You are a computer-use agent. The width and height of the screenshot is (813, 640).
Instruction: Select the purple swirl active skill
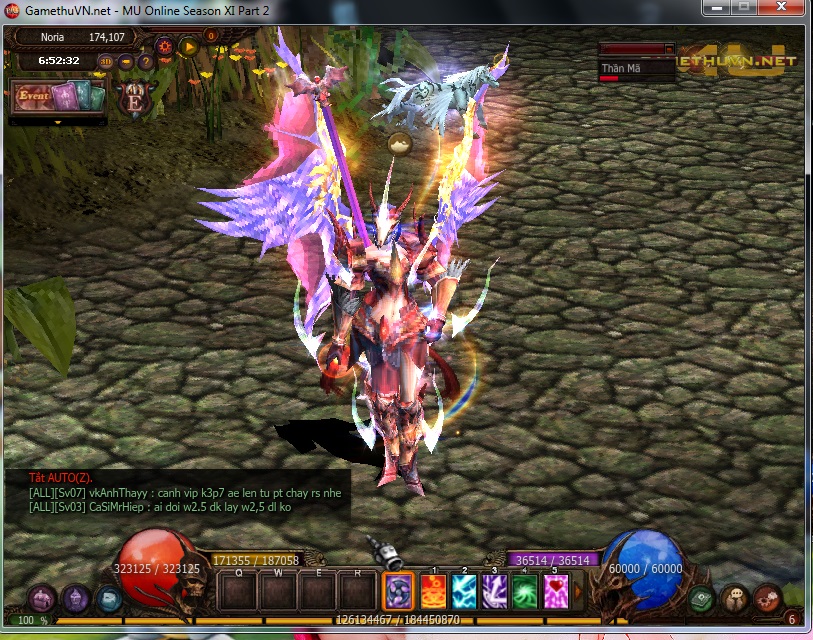pos(399,591)
